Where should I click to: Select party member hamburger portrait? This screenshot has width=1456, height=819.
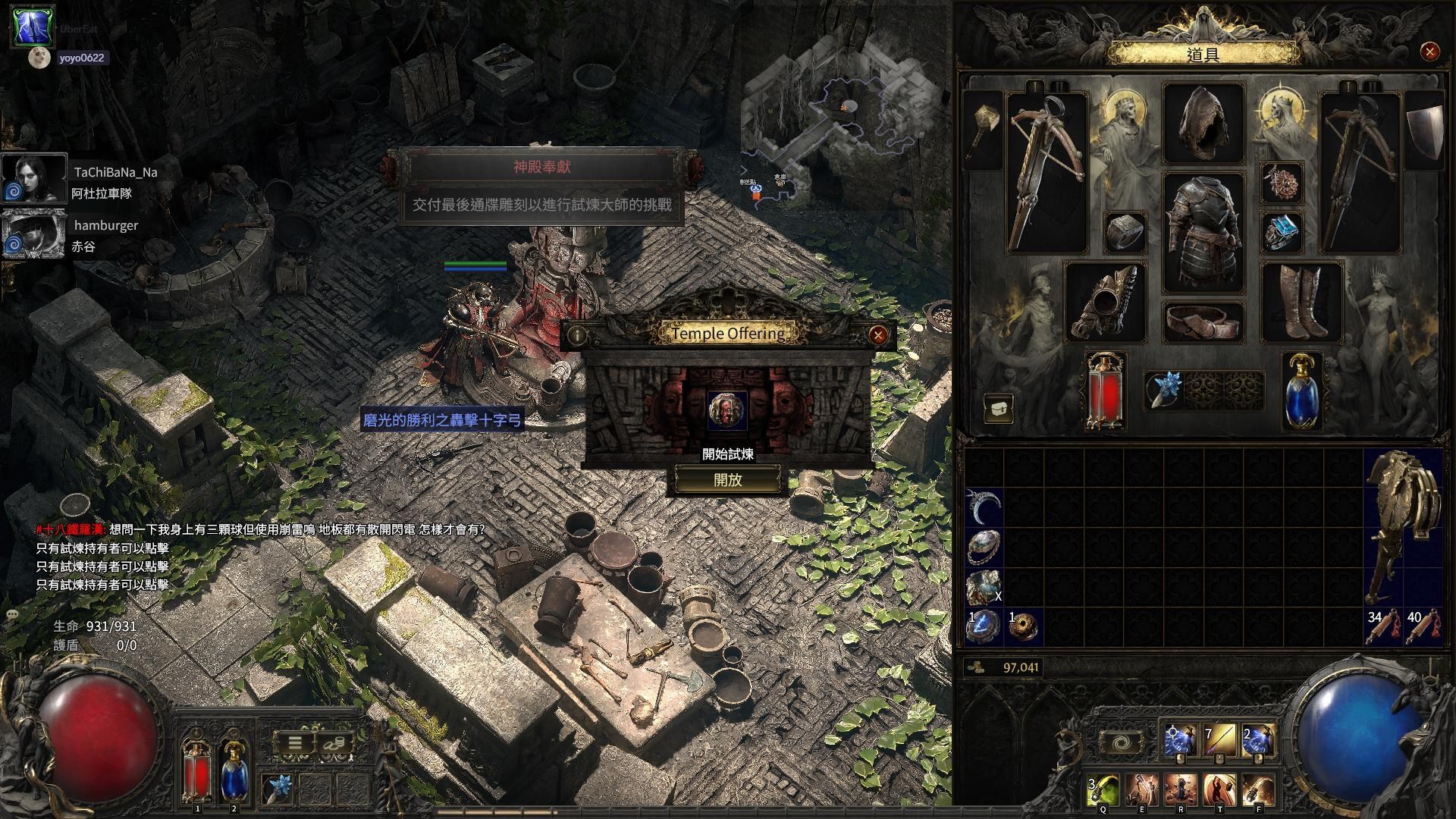(34, 234)
